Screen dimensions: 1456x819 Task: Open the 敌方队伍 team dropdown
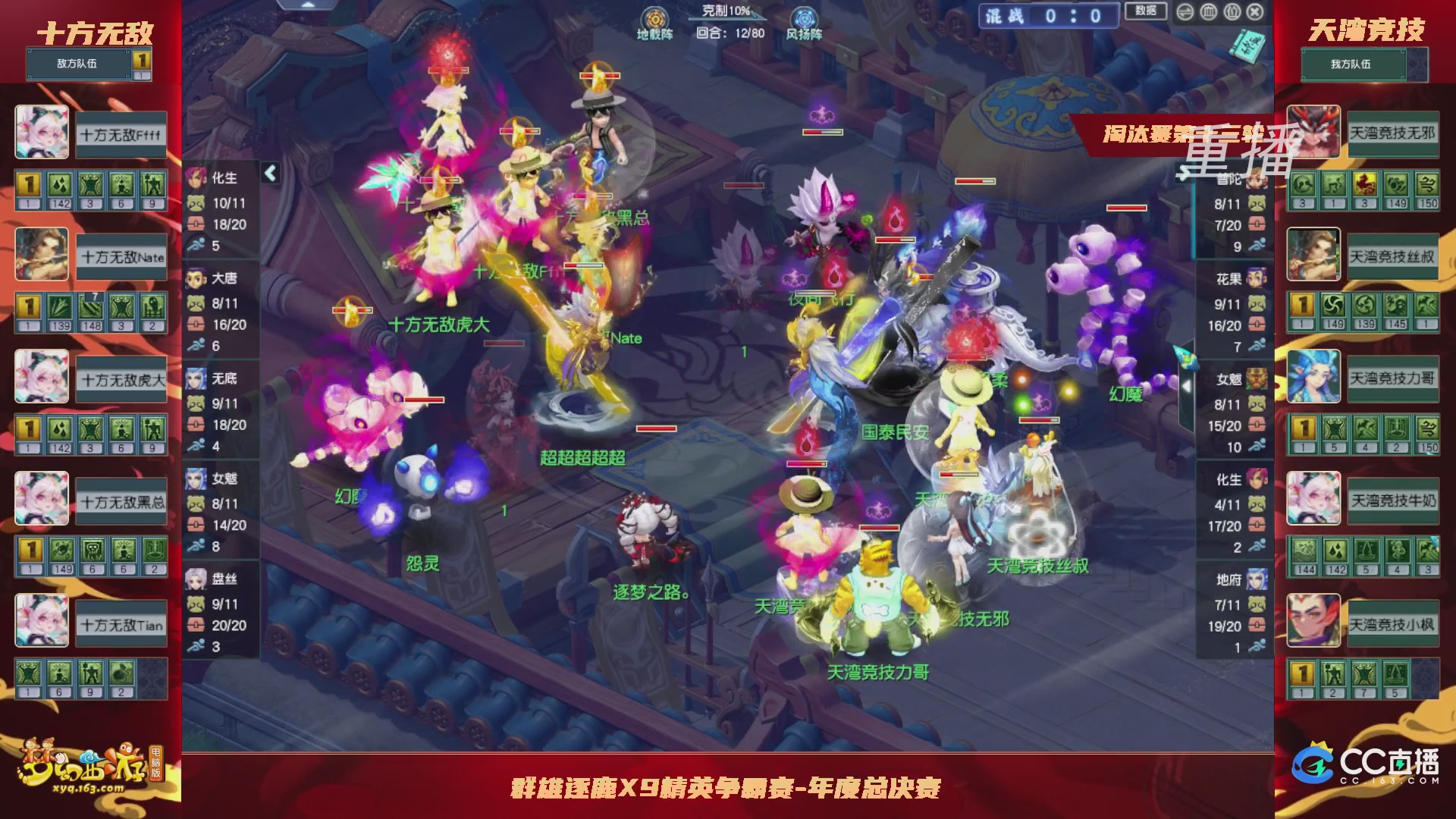78,64
